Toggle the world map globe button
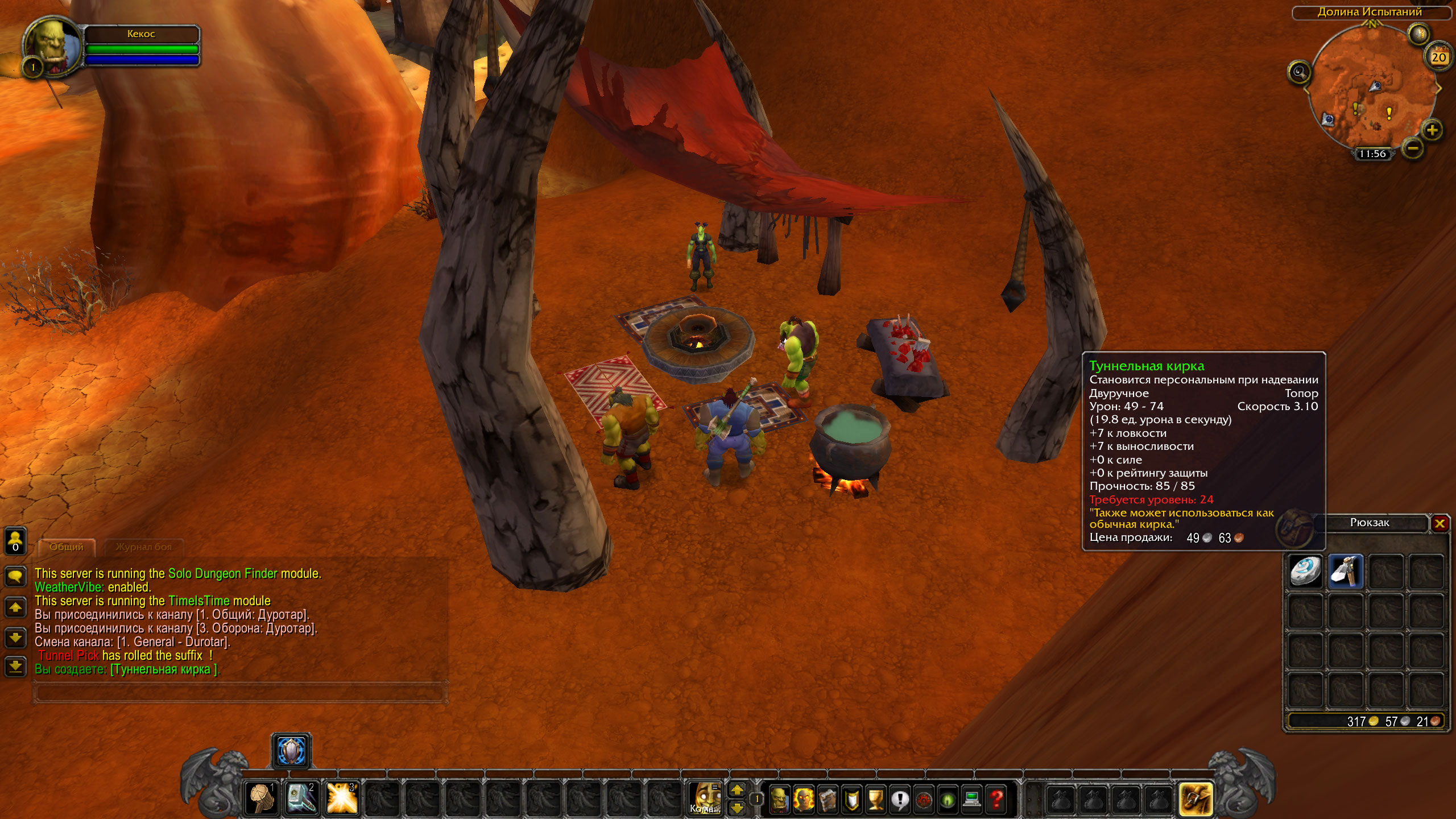 point(1418,34)
